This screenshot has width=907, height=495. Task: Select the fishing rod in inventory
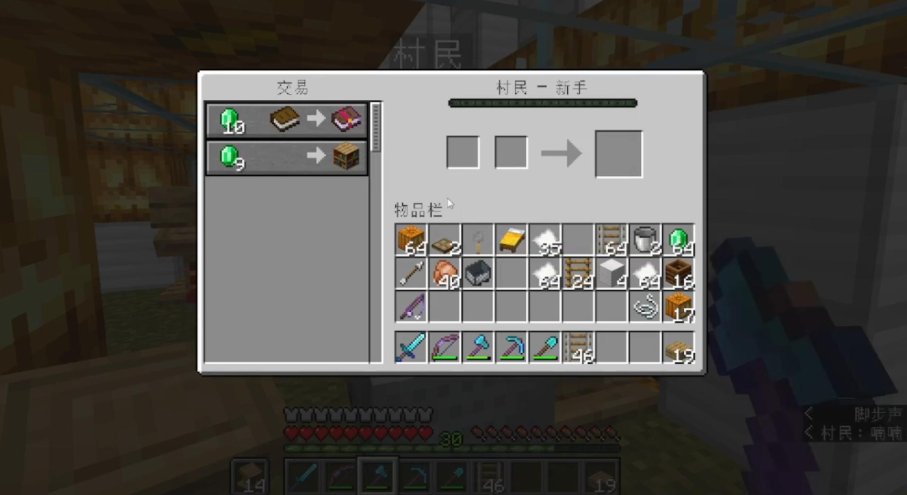(411, 306)
